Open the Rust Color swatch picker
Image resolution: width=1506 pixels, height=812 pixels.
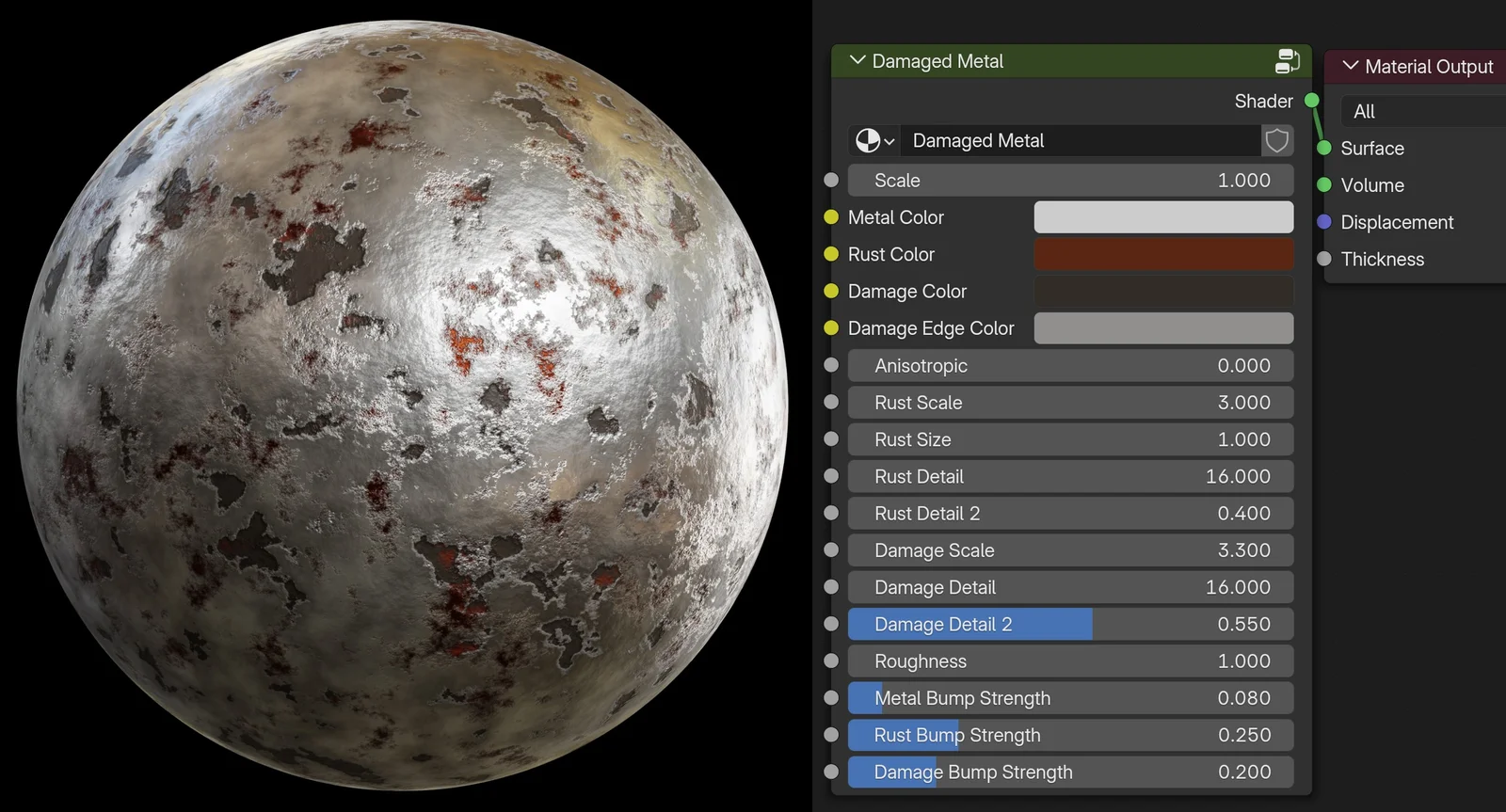tap(1163, 254)
